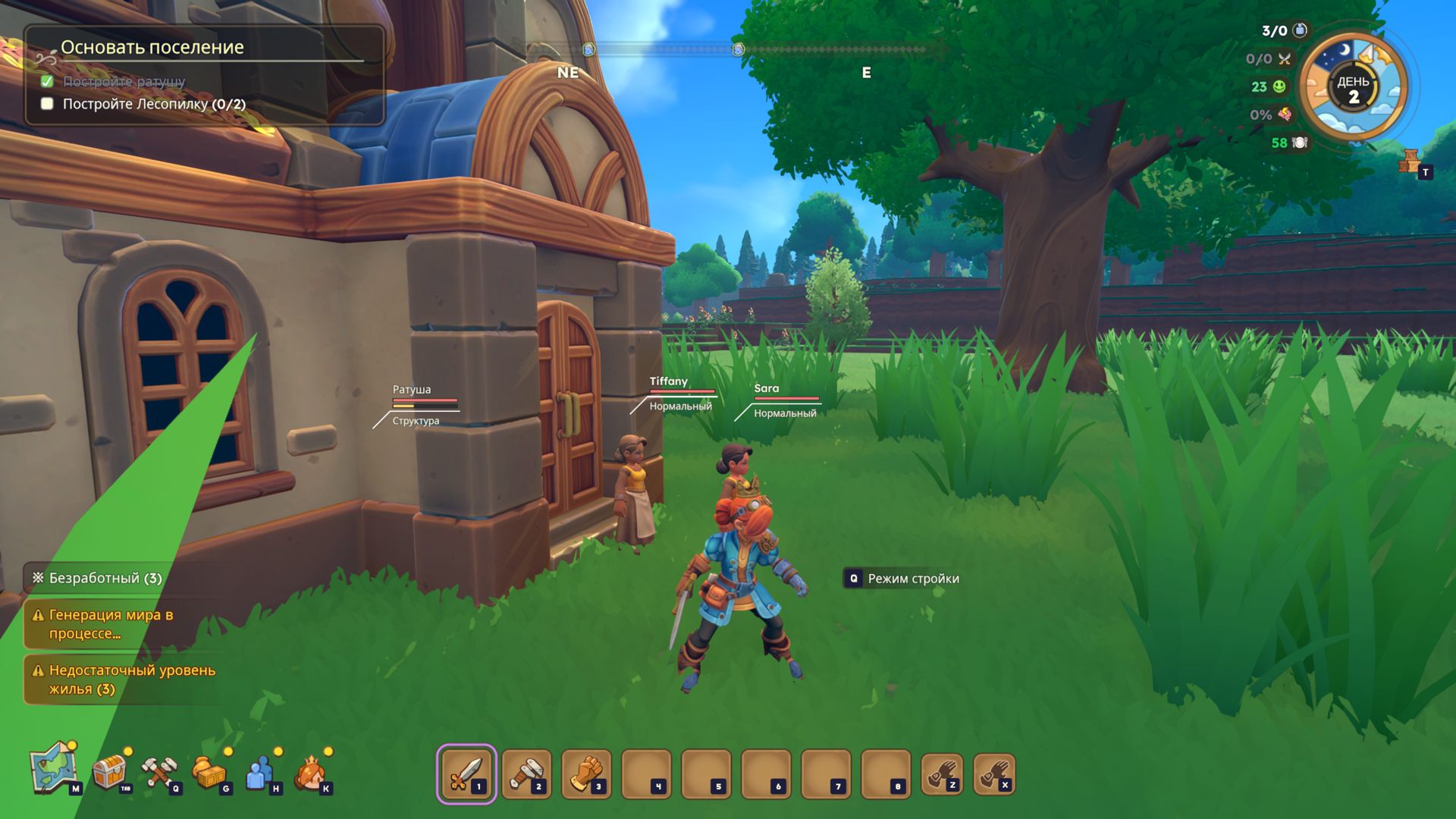
Task: Select the 'Постройте Лесопилку' objective
Action: pos(154,104)
